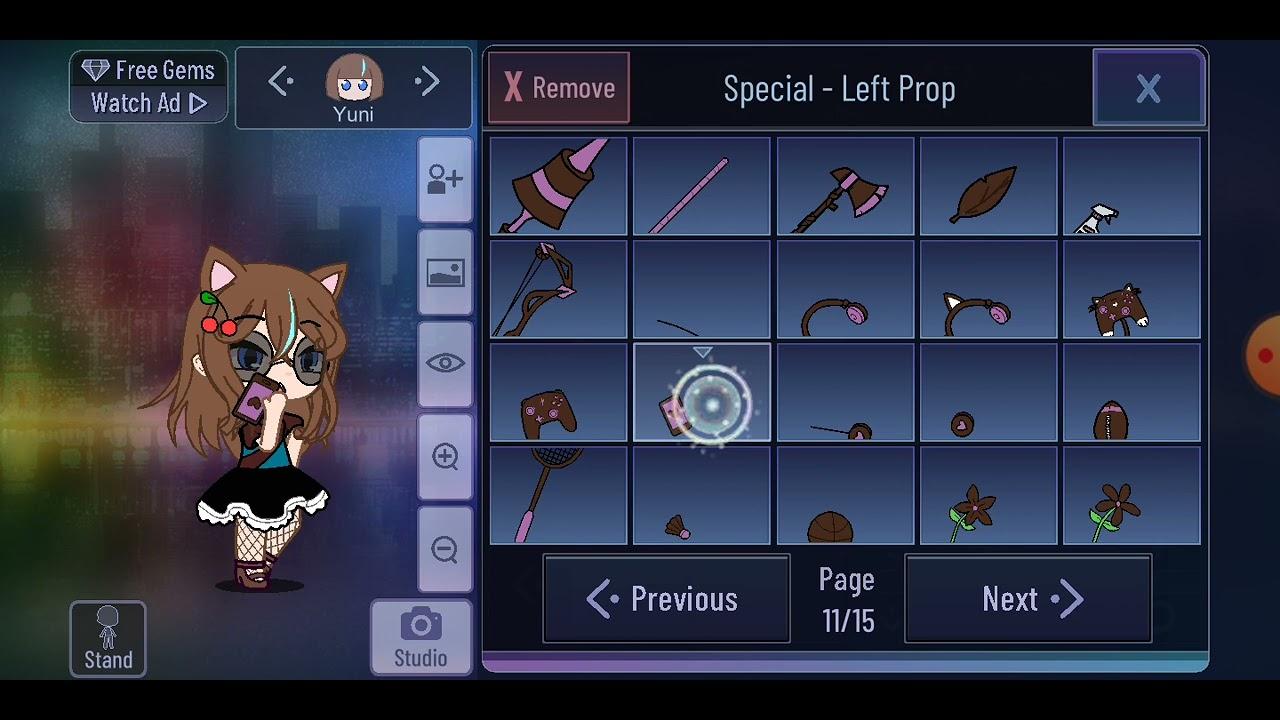
Task: Switch to previous character with left arrow
Action: coord(280,81)
